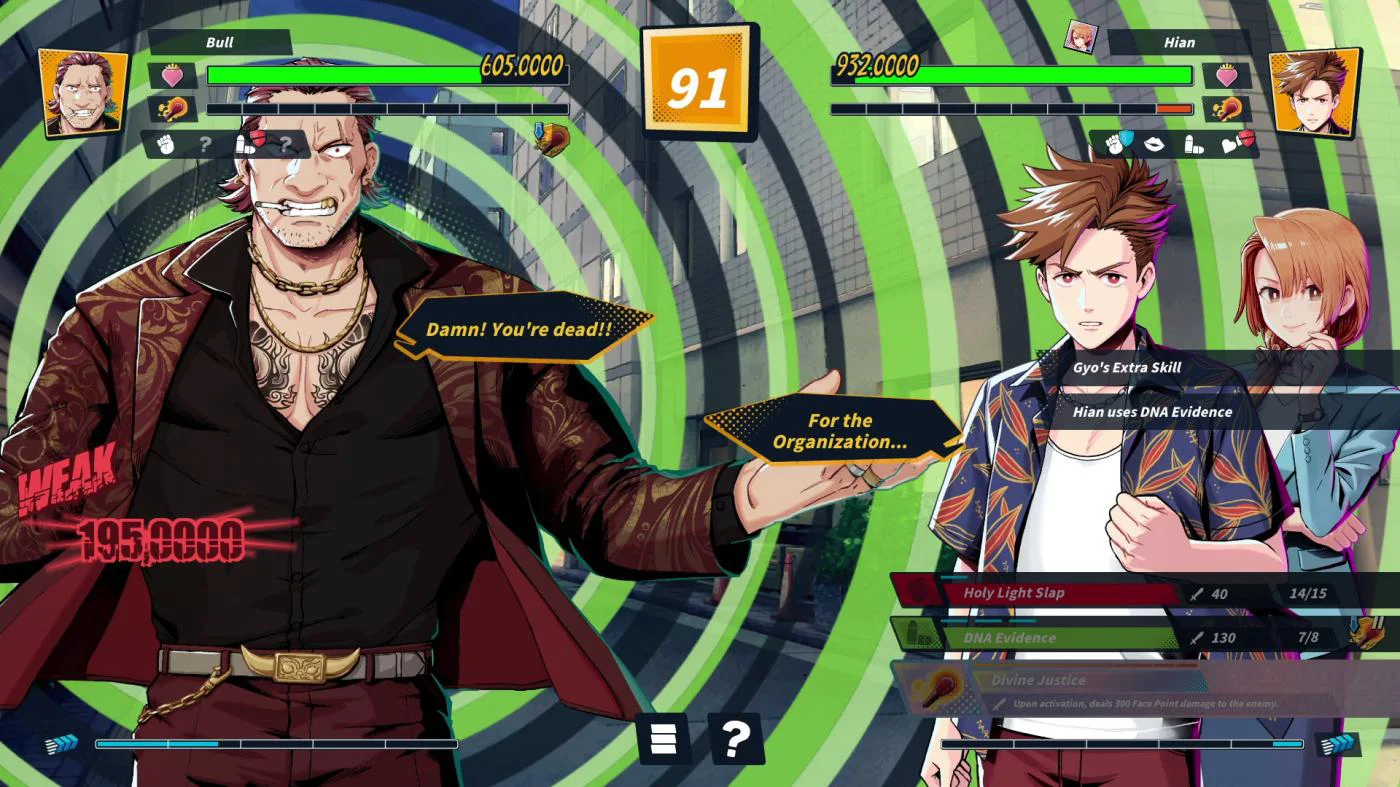Inspect Hian's fist with blue shield icon

point(1117,144)
